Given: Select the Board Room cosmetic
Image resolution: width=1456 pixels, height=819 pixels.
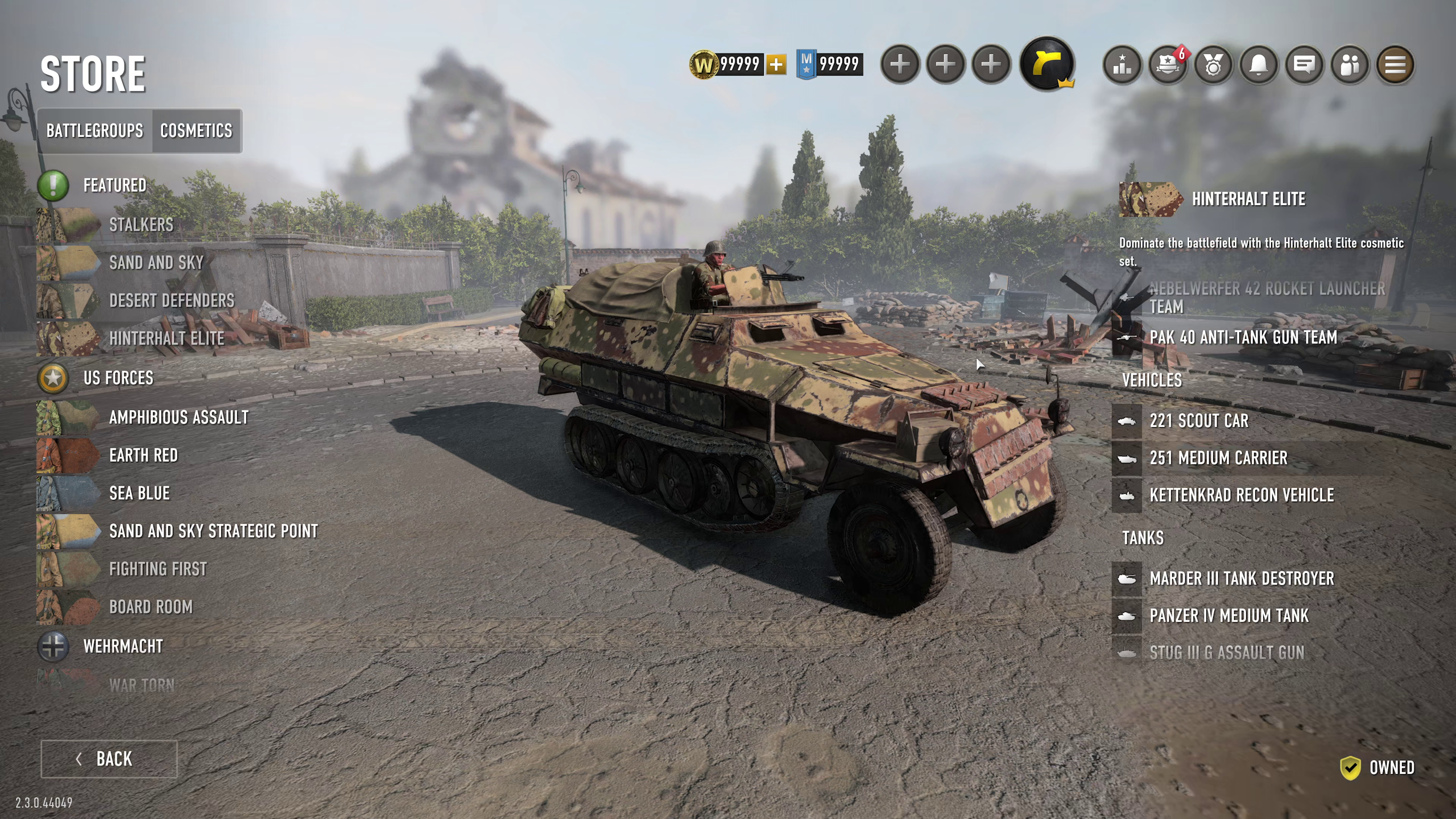Looking at the screenshot, I should (151, 607).
